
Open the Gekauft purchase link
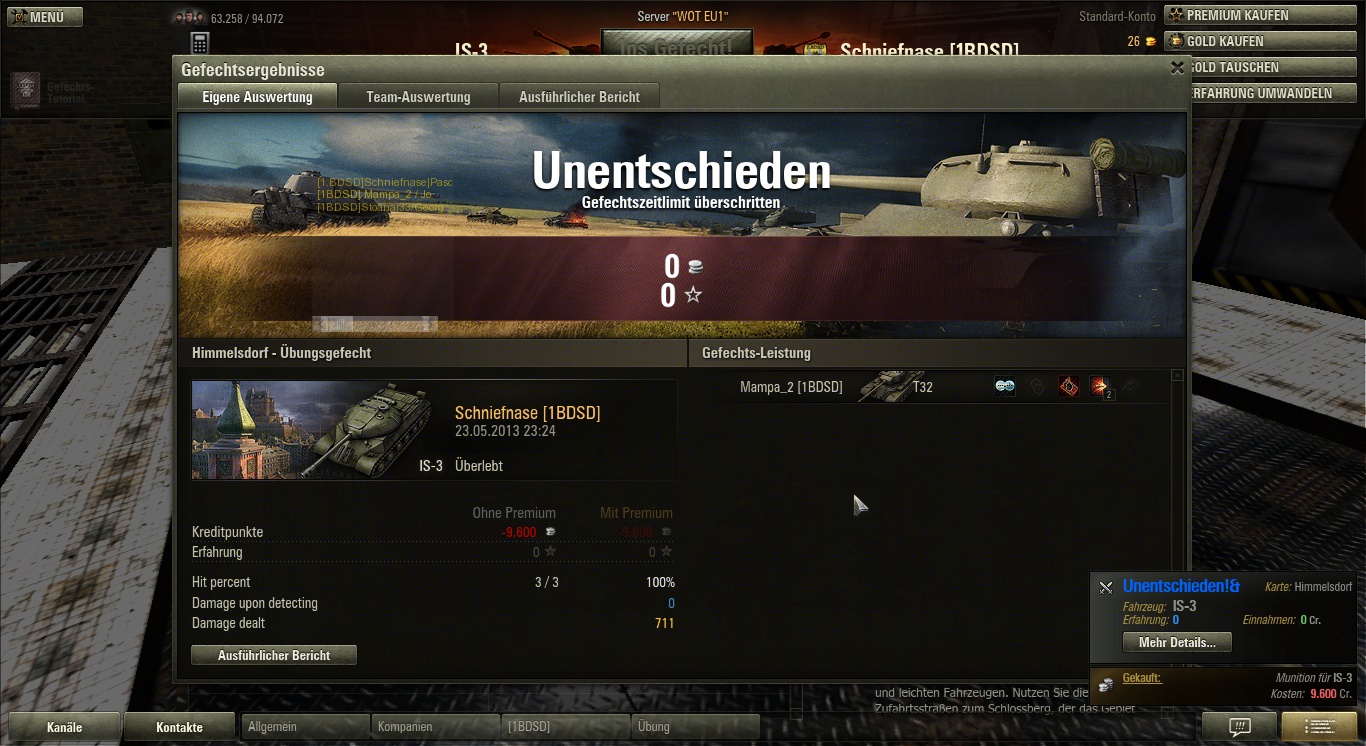[x=1141, y=678]
